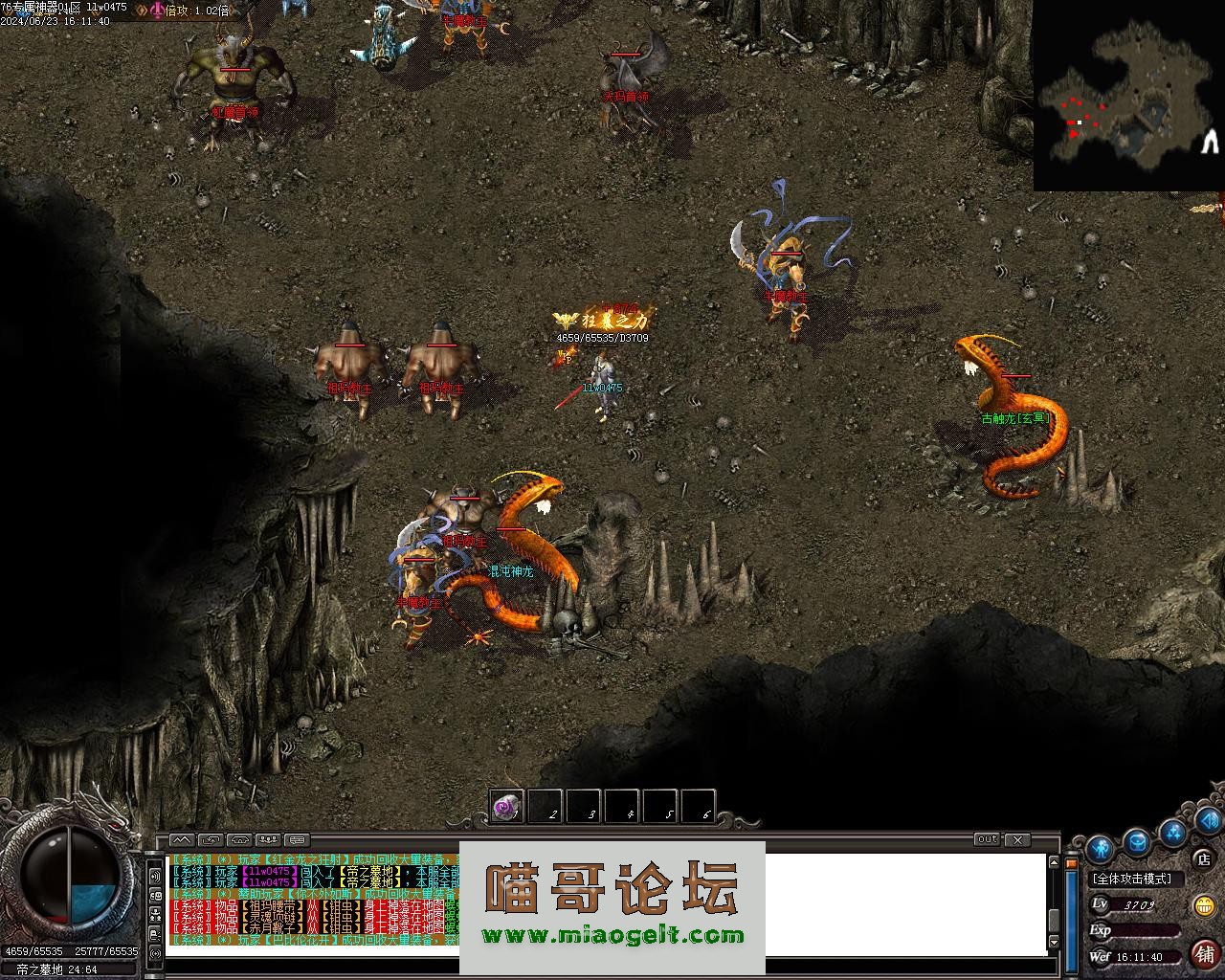Click the yellow smiley face button

point(1204,904)
